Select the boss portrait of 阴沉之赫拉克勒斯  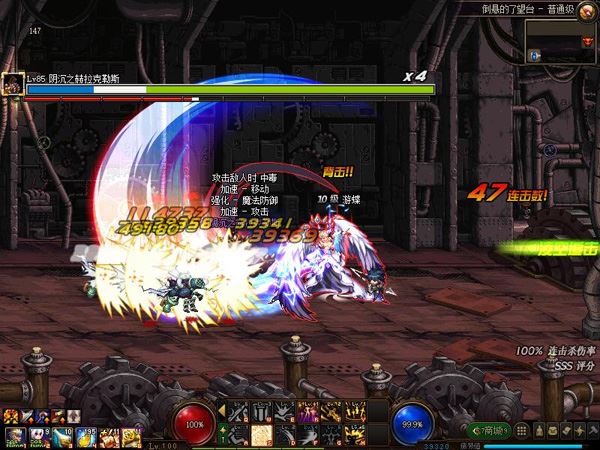pos(13,84)
